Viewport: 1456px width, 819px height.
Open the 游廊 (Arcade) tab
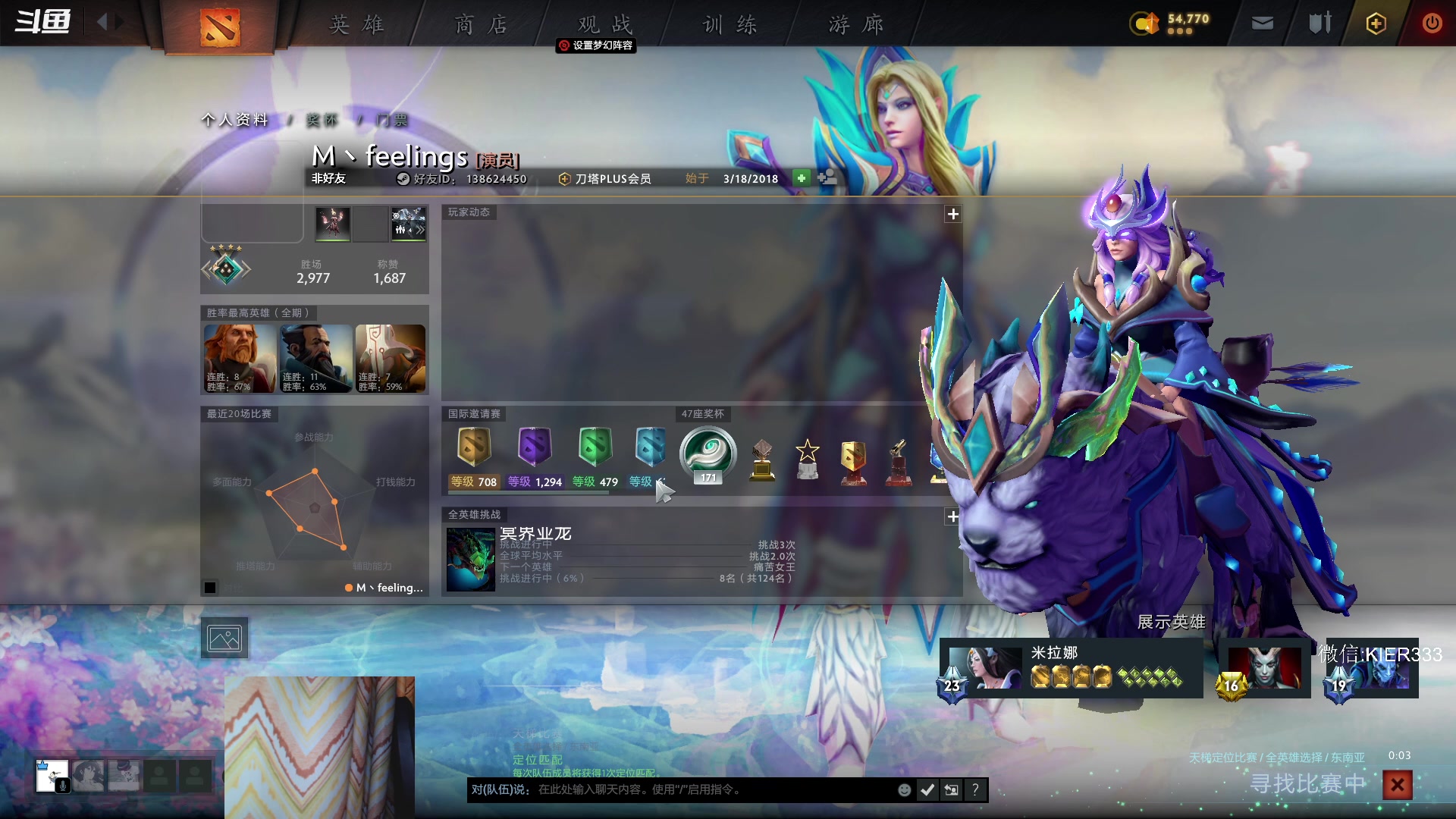click(x=855, y=24)
